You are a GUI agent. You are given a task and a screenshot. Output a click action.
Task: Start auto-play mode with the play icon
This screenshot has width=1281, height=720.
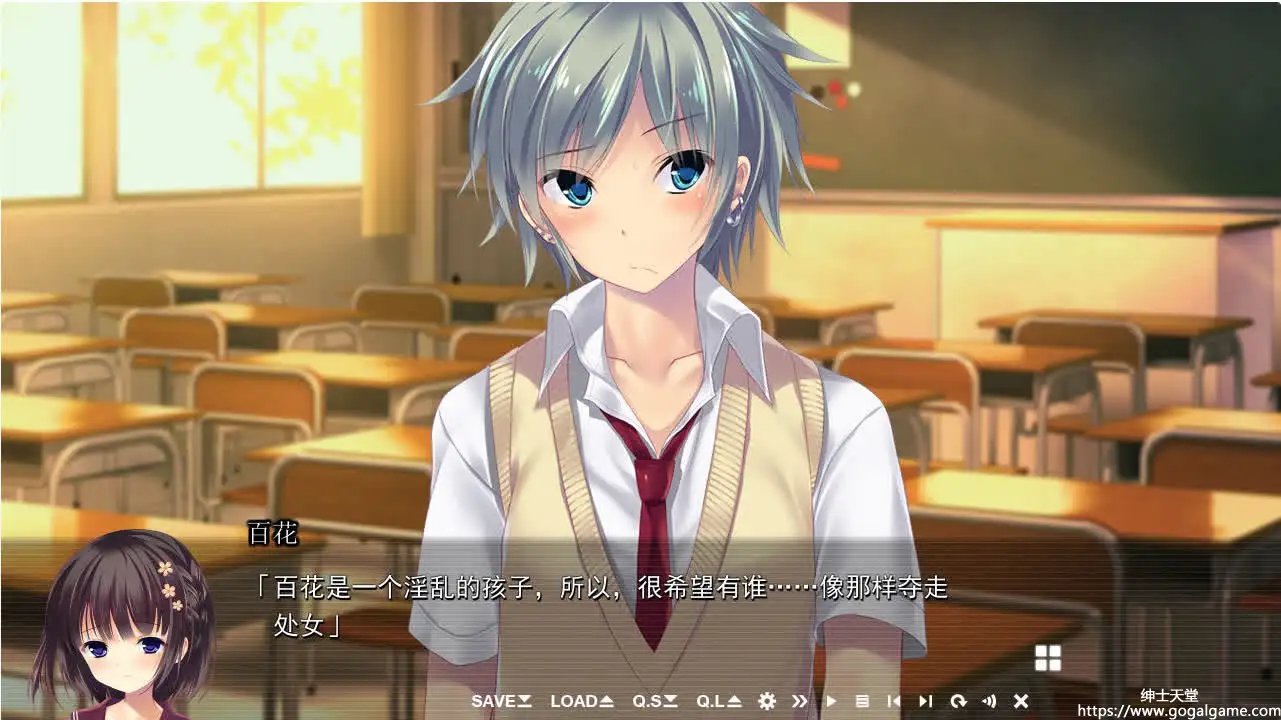coord(830,701)
